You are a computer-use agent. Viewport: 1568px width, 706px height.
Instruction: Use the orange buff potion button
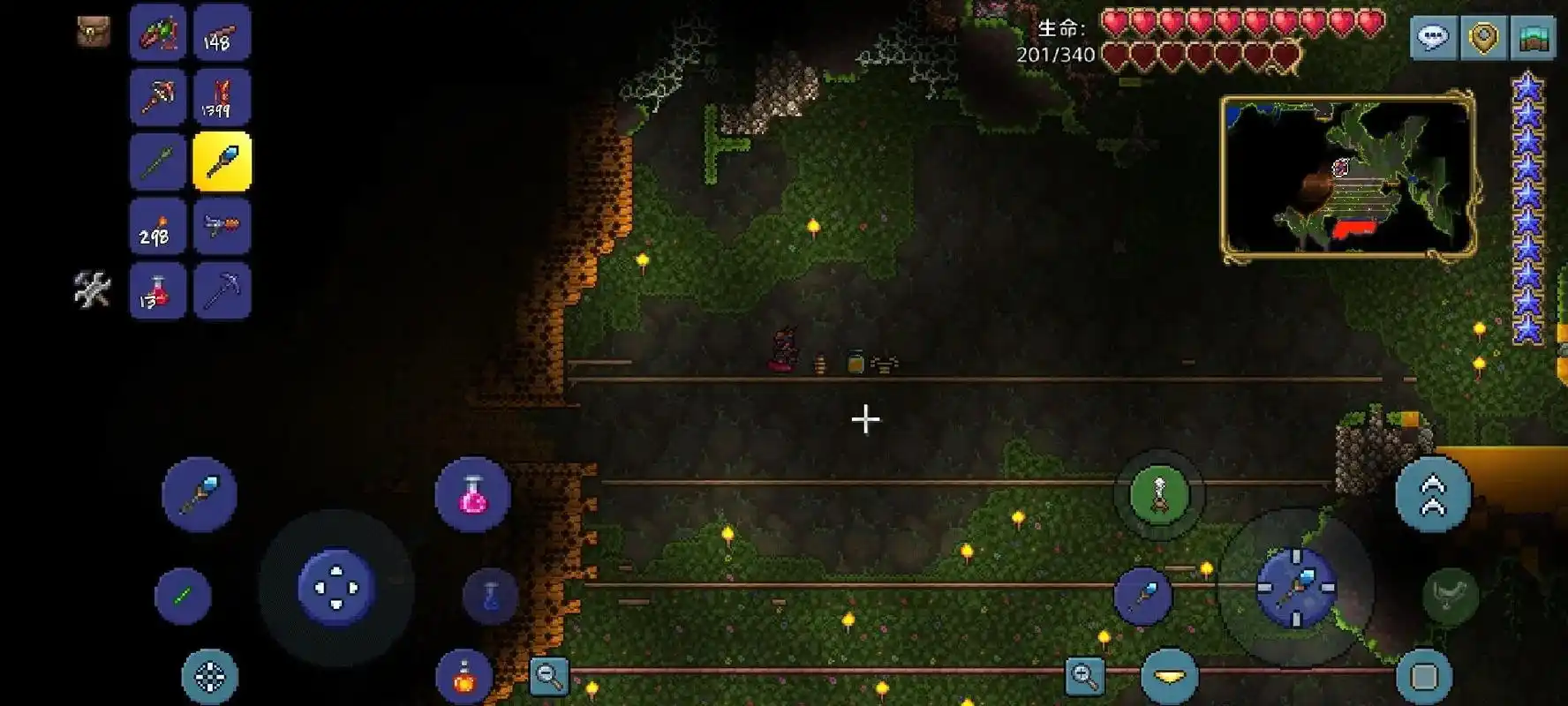[x=464, y=677]
